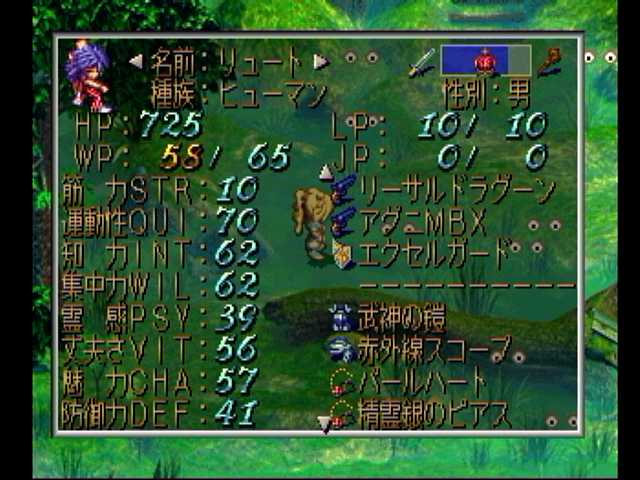Image resolution: width=640 pixels, height=480 pixels.
Task: Click the up arrow above the equipment list
Action: tap(326, 171)
